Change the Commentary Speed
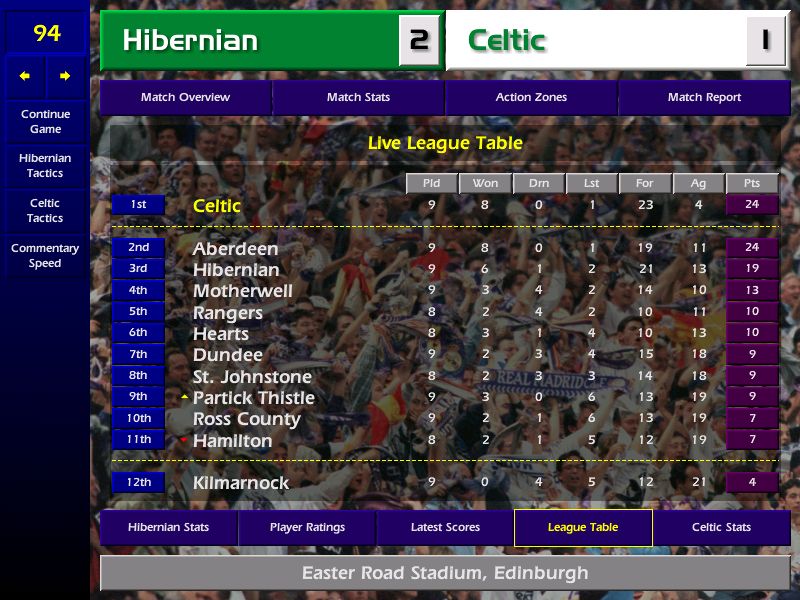The height and width of the screenshot is (600, 800). point(45,256)
